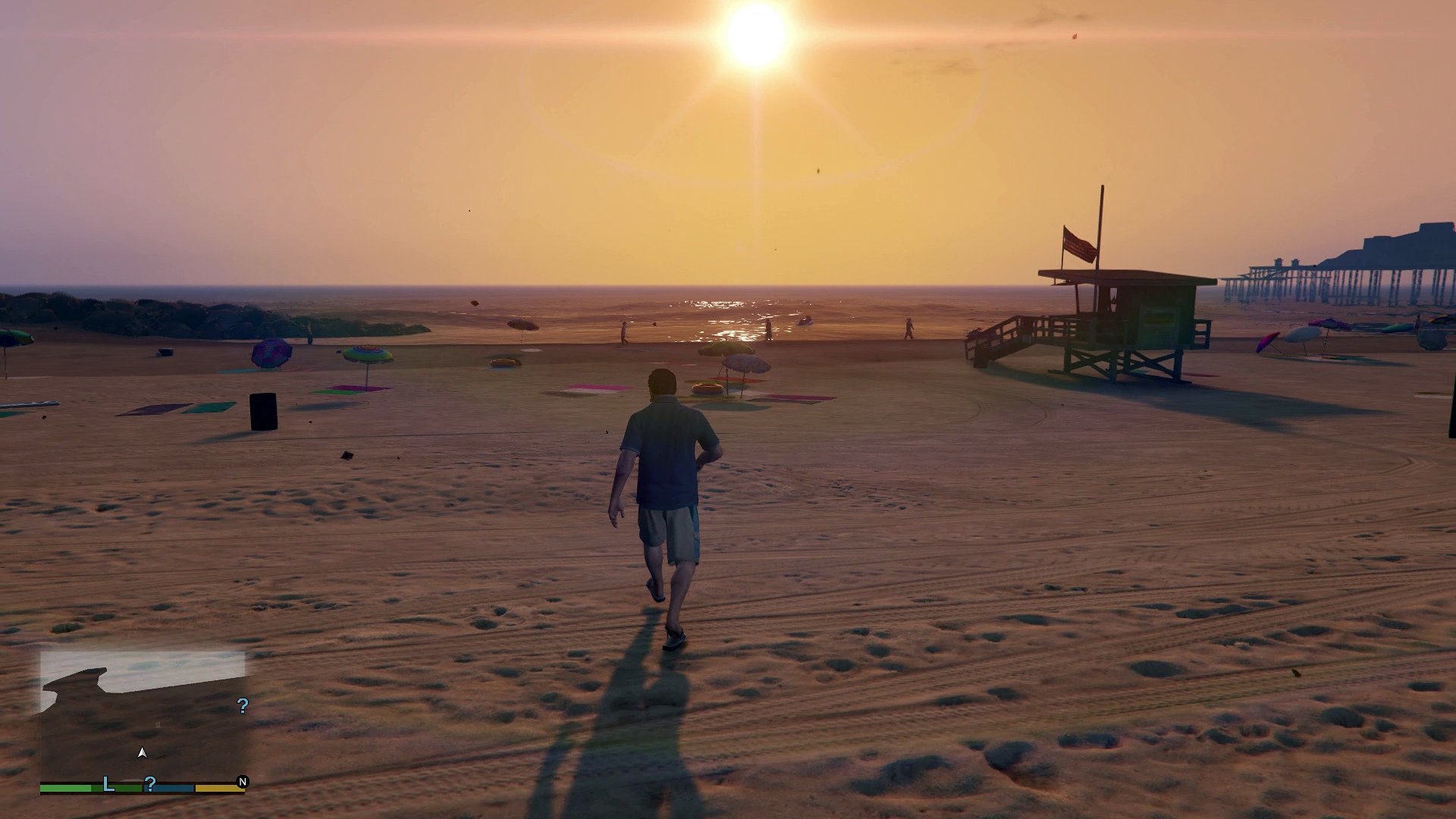Click the pink inflatable ring near the umbrellas
This screenshot has height=819, width=1456.
[708, 388]
